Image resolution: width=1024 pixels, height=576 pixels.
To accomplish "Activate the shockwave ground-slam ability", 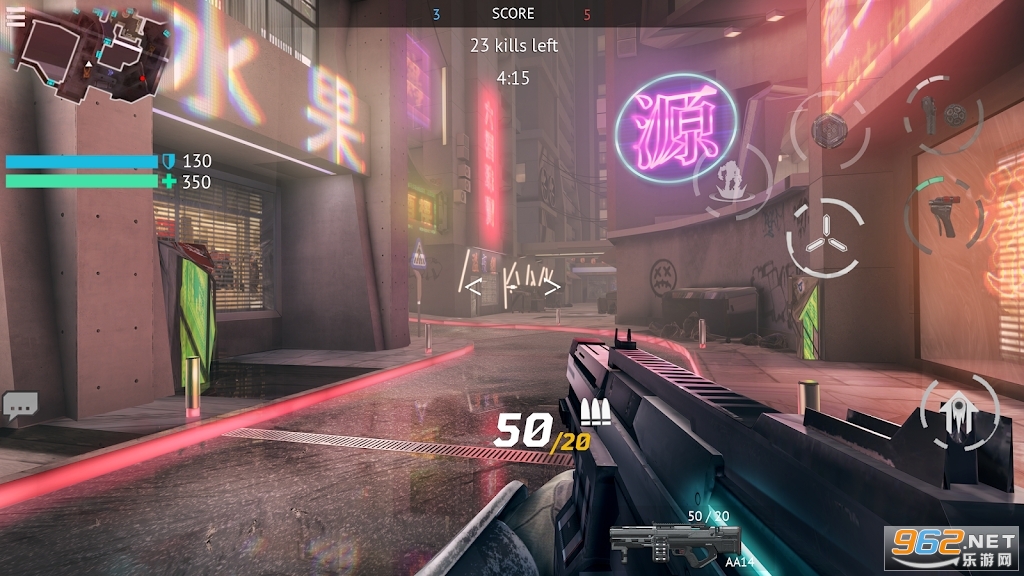I will pyautogui.click(x=733, y=182).
